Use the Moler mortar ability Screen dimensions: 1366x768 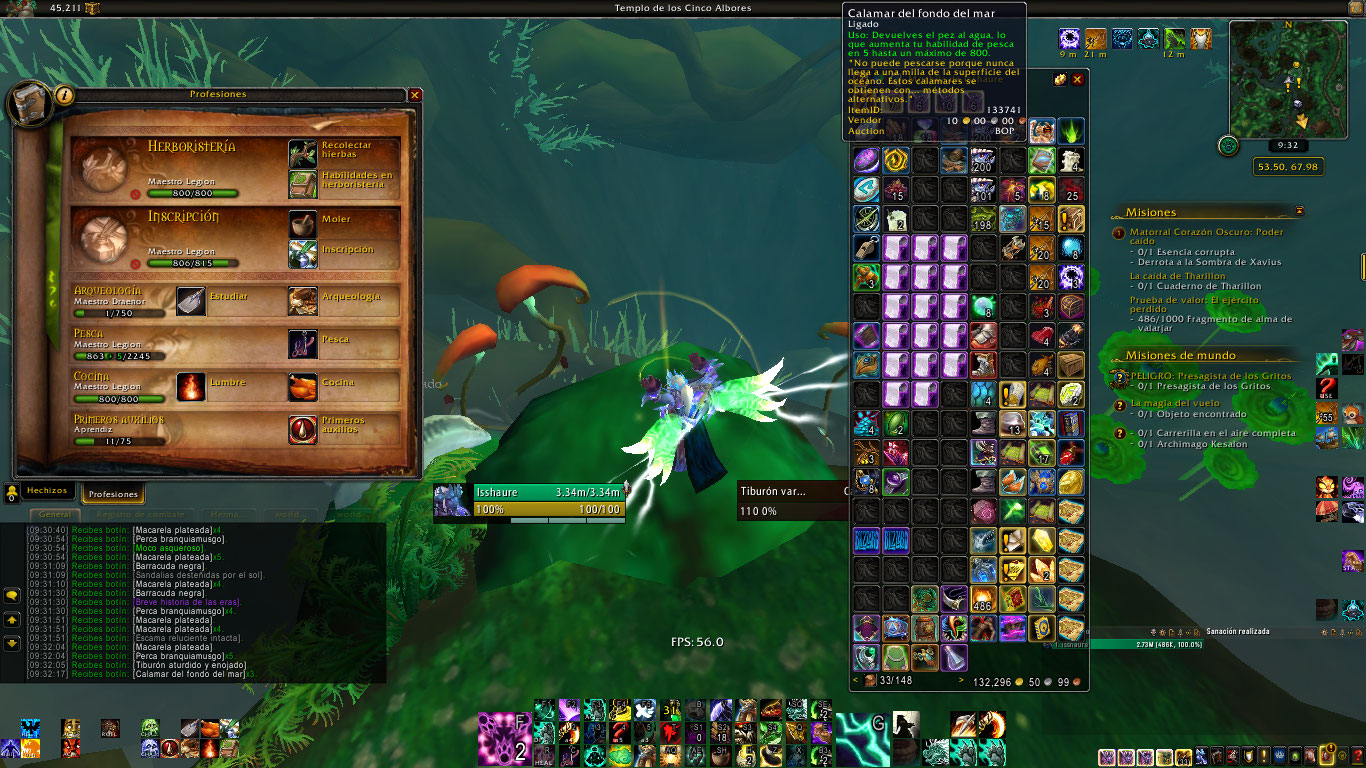pos(303,223)
